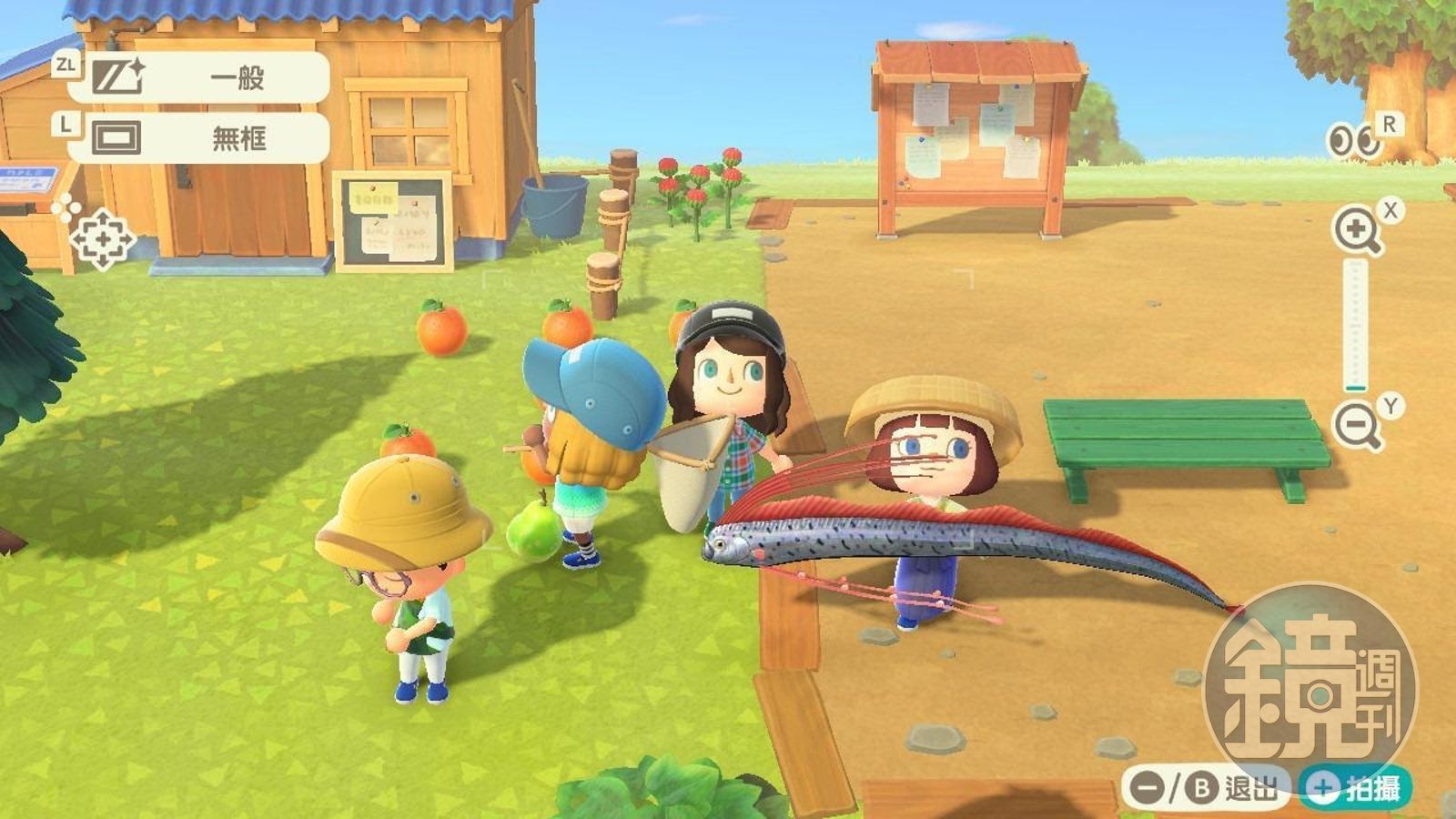This screenshot has height=819, width=1456.
Task: Zoom out with the magnifier minus icon
Action: click(1356, 425)
